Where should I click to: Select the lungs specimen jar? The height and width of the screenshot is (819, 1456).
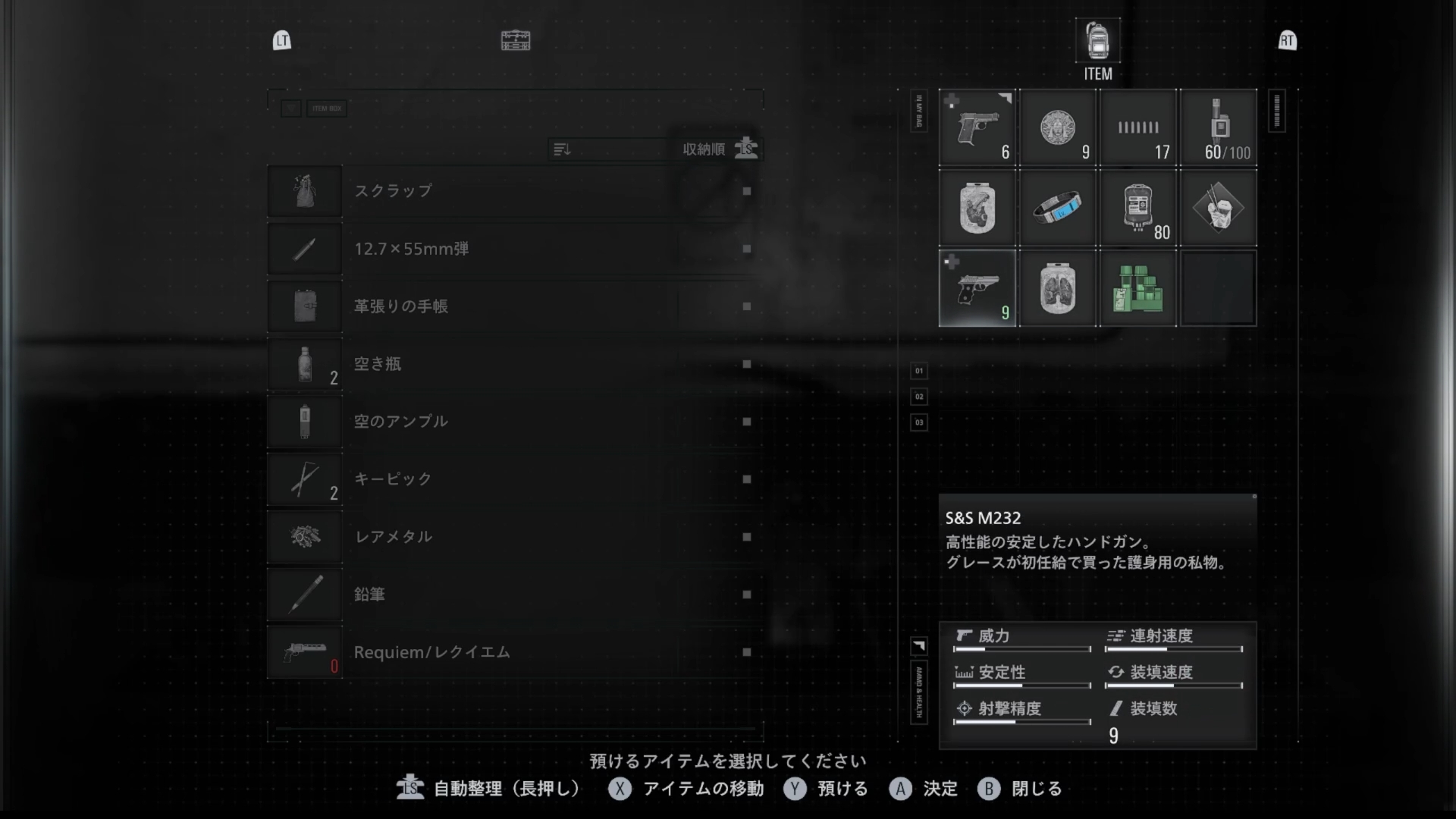[1057, 288]
